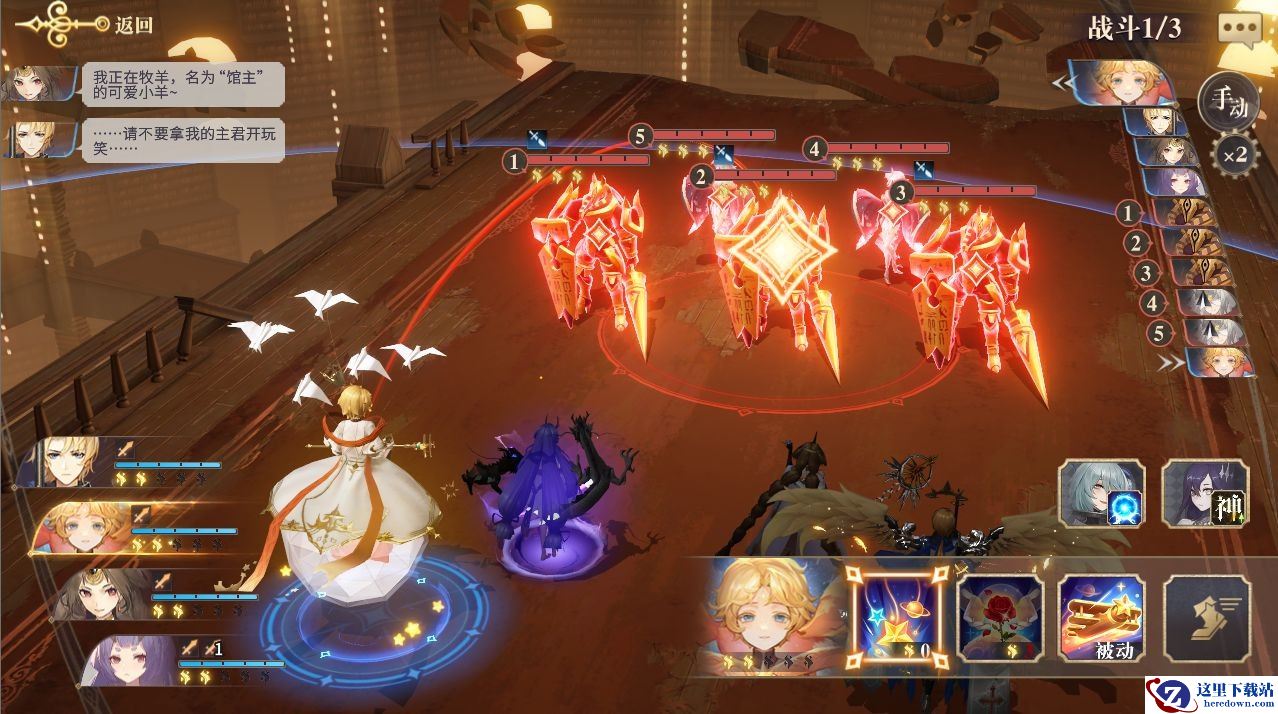Image resolution: width=1278 pixels, height=714 pixels.
Task: Click the heredown site watermark logo
Action: click(1210, 694)
